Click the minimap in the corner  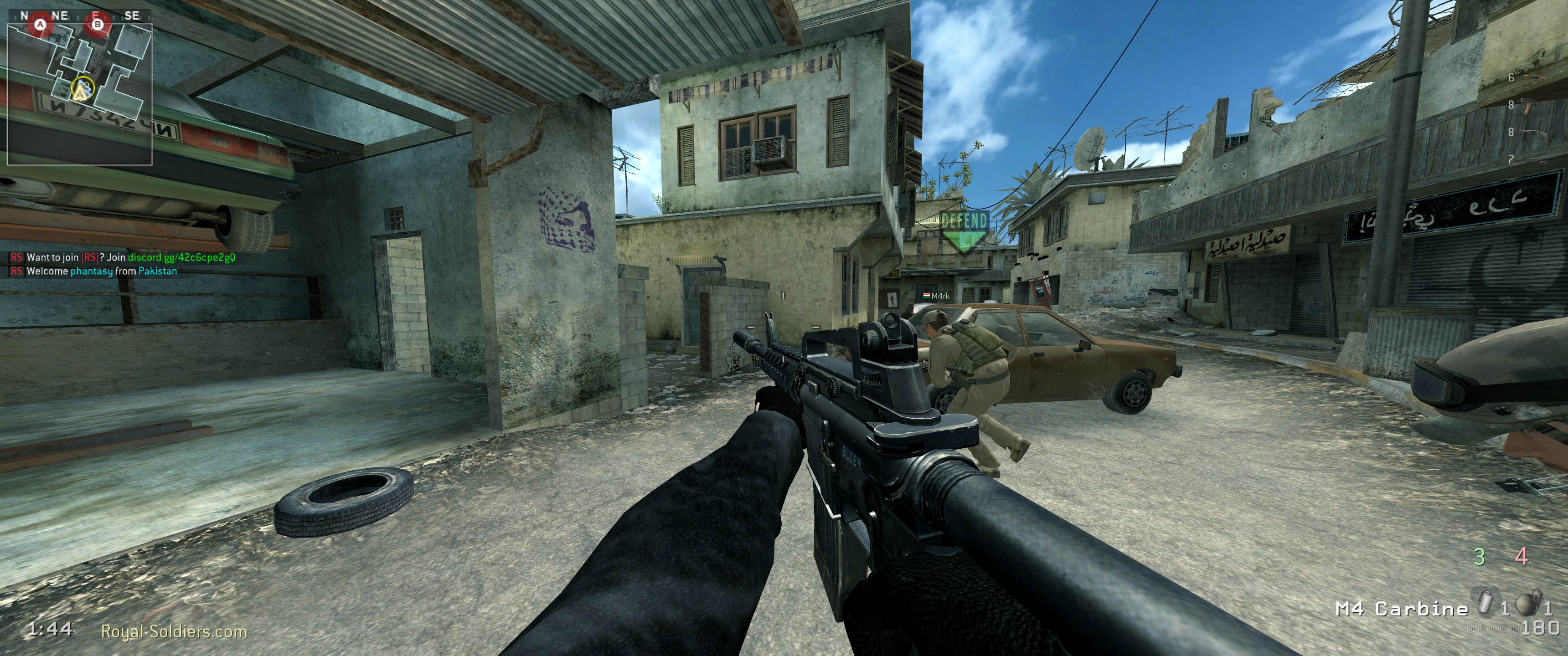[79, 94]
